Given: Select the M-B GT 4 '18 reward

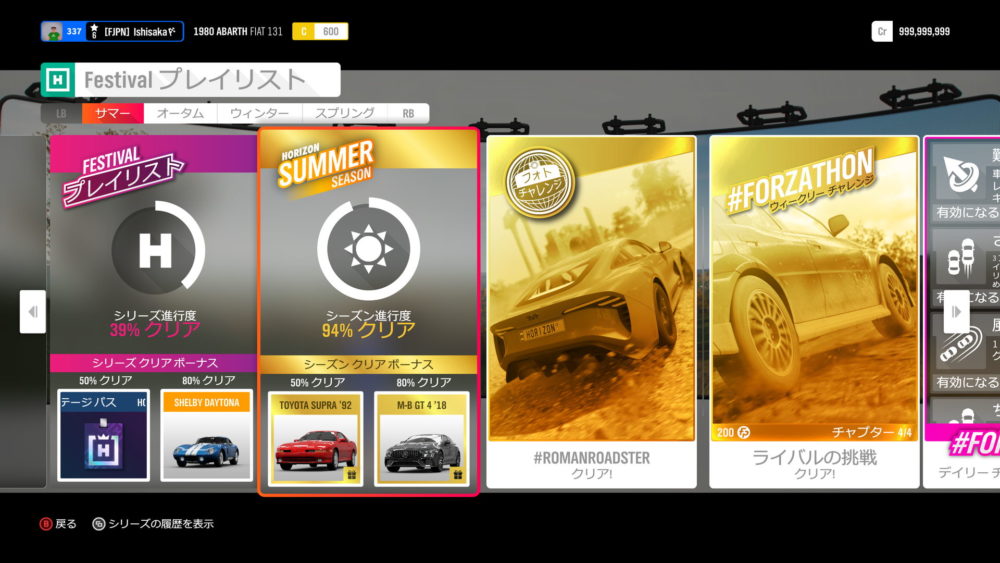Looking at the screenshot, I should (421, 437).
